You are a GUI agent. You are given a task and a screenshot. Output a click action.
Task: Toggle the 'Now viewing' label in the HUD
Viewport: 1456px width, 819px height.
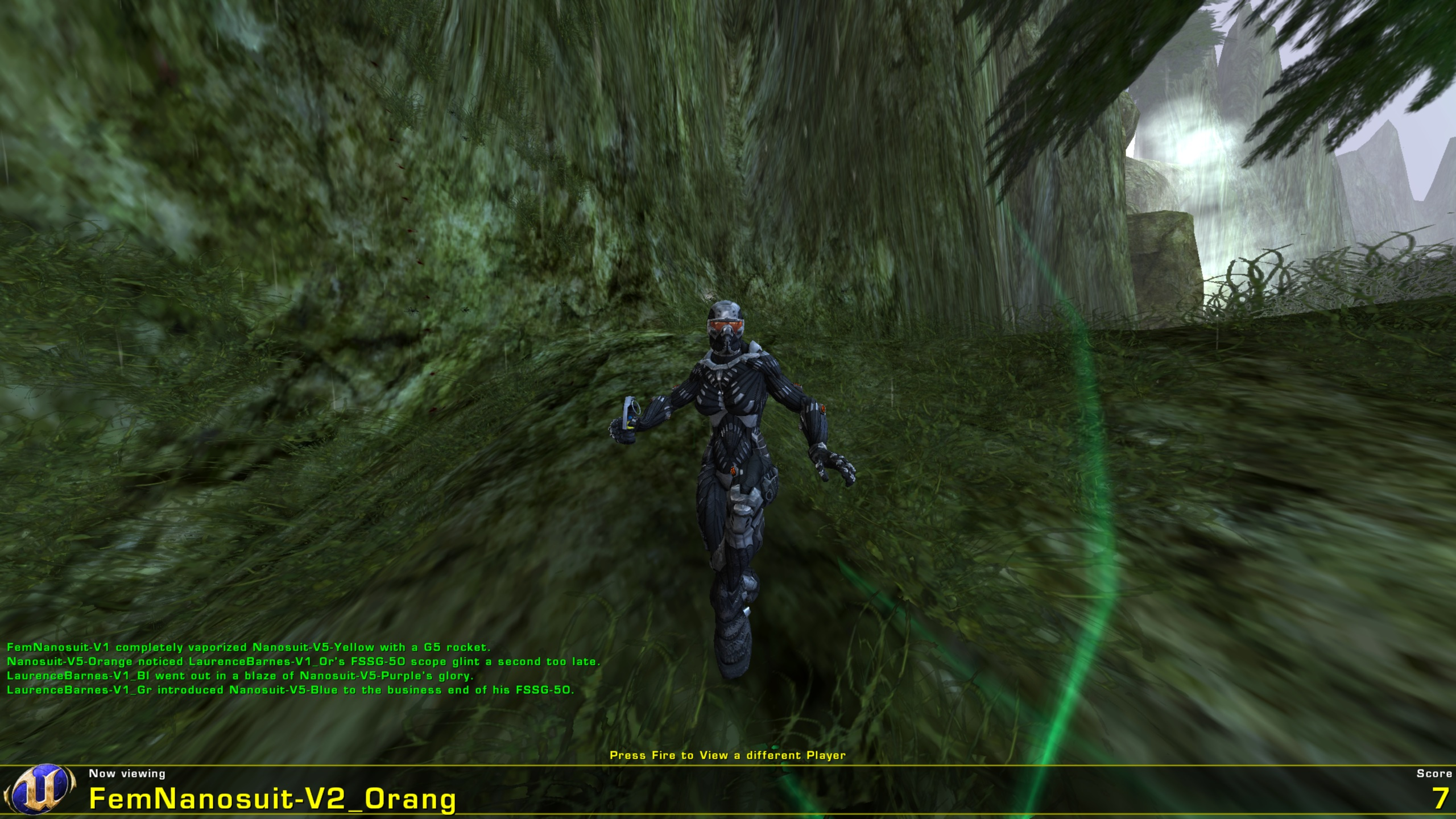tap(126, 773)
